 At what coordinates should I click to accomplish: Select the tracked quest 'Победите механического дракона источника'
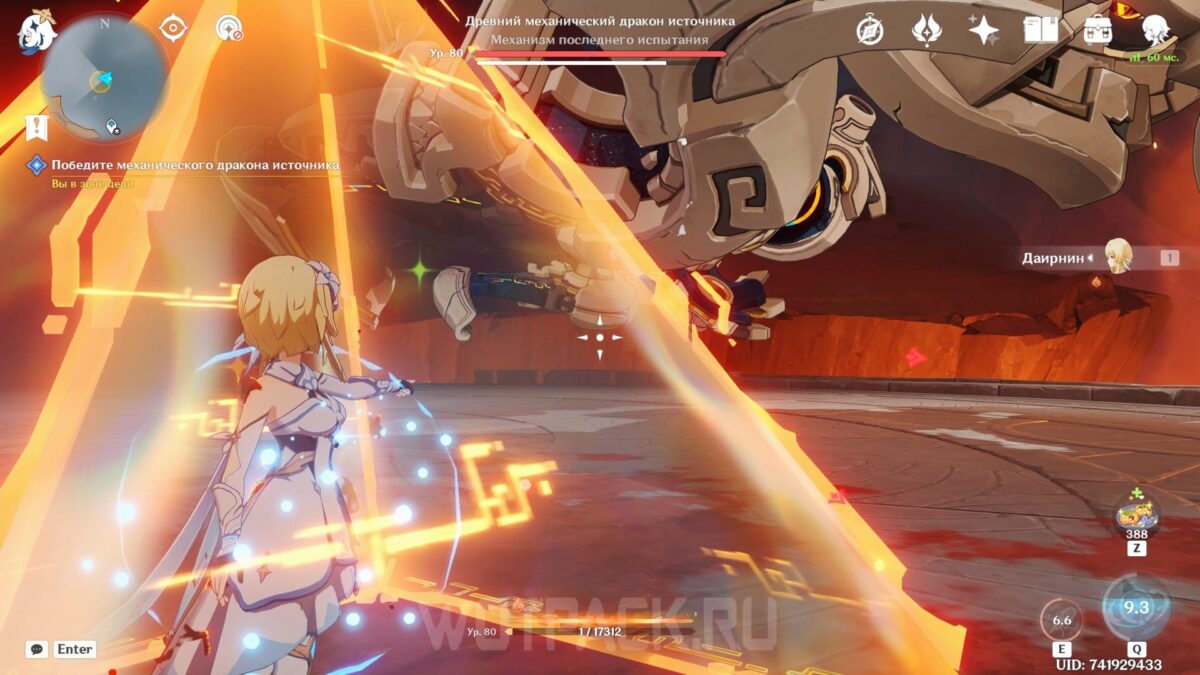(194, 165)
